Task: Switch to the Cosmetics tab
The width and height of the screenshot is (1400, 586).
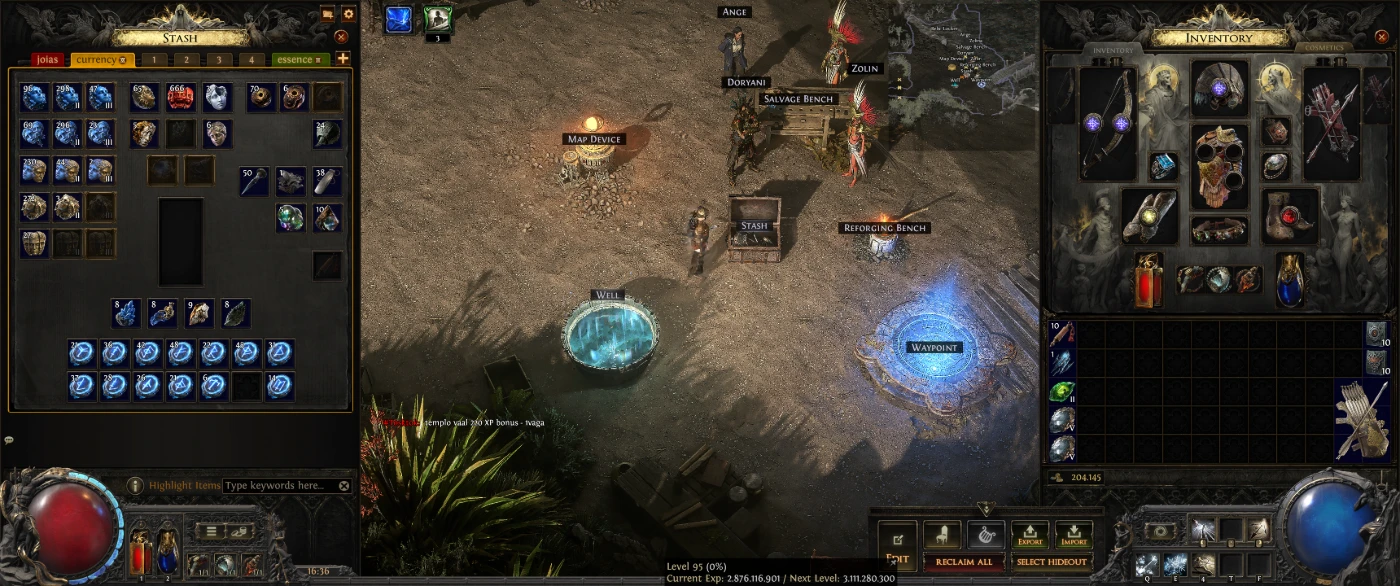Action: [x=1325, y=48]
